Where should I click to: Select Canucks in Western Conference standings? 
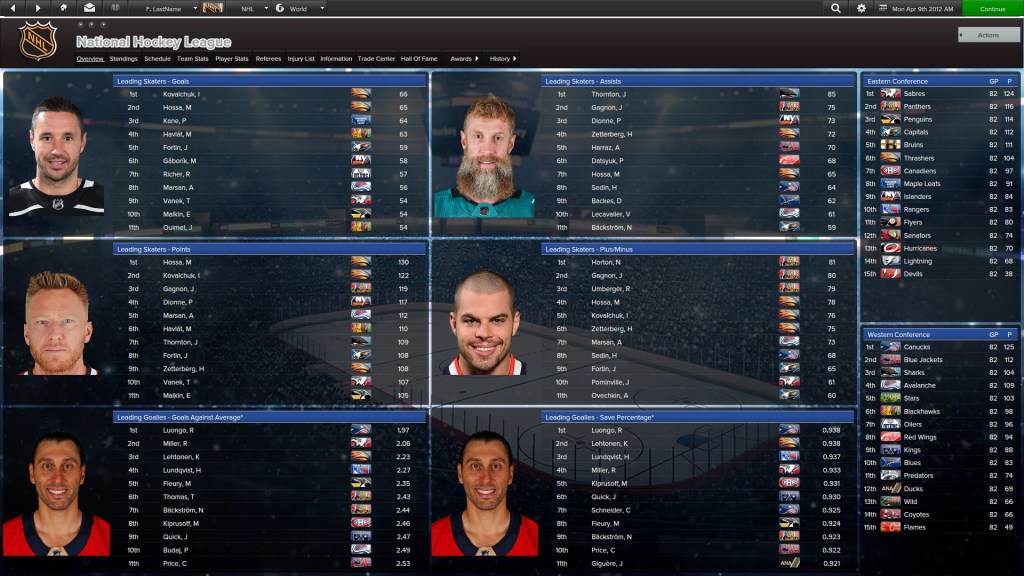pos(917,347)
